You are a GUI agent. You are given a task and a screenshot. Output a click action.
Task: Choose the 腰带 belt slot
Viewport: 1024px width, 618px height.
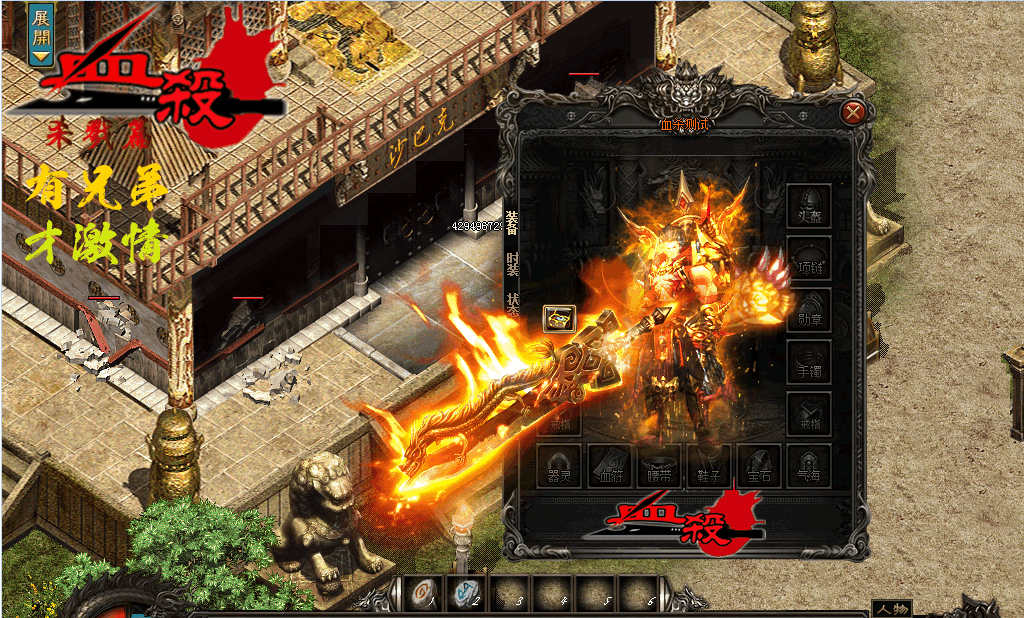tap(659, 465)
